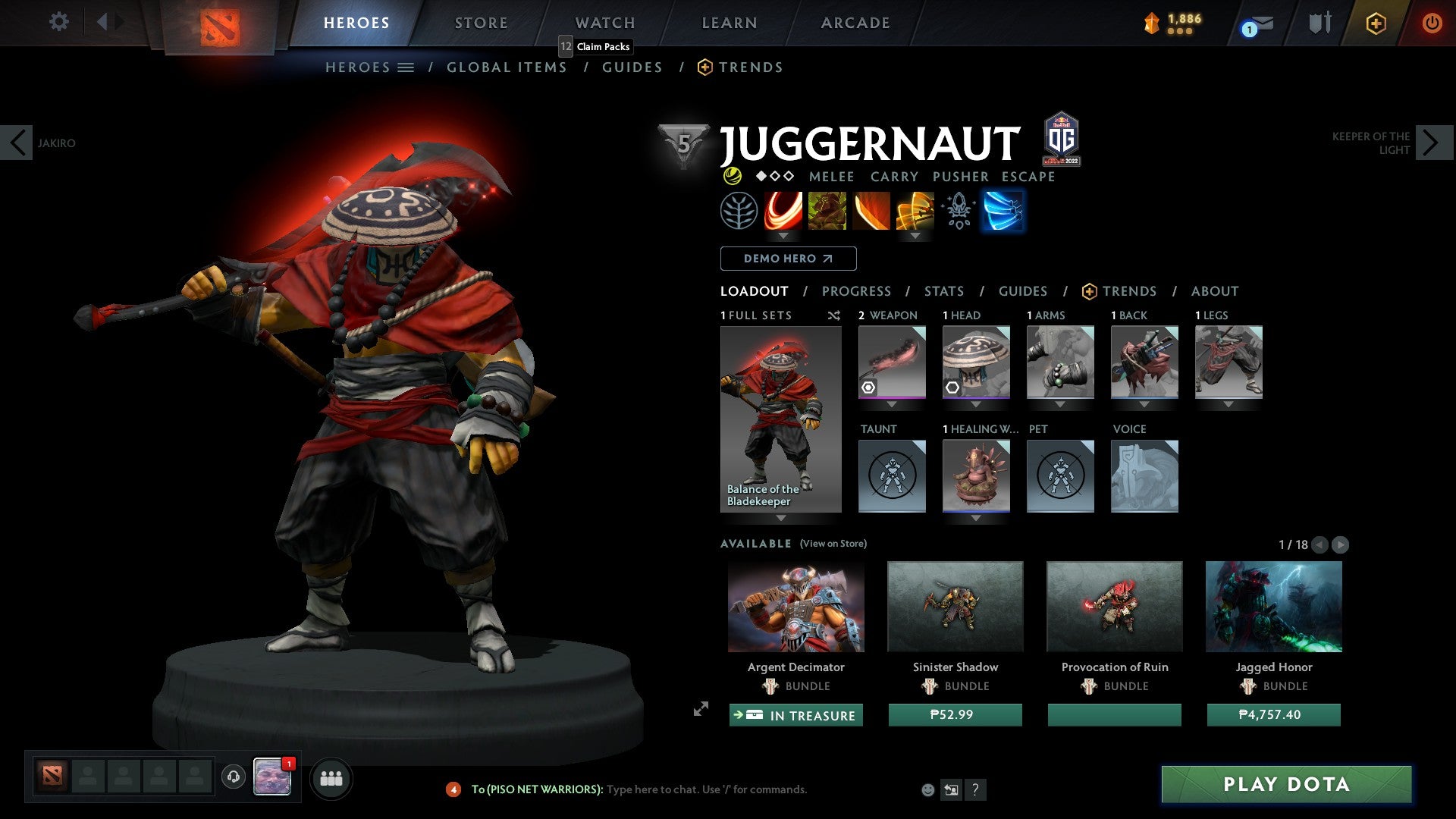
Task: Click the chat input field
Action: (705, 789)
